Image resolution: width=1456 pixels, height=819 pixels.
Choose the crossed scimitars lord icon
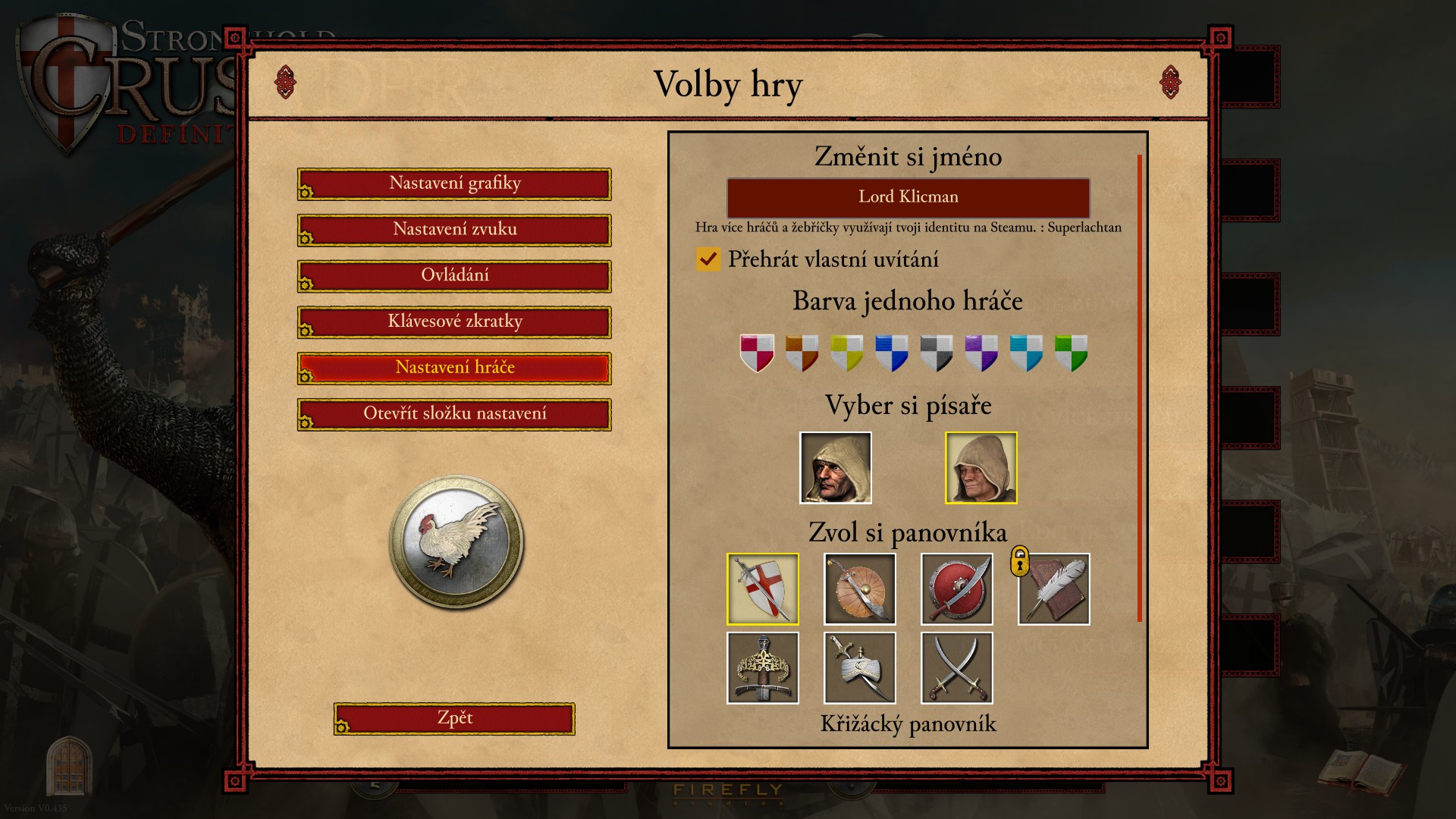tap(956, 668)
